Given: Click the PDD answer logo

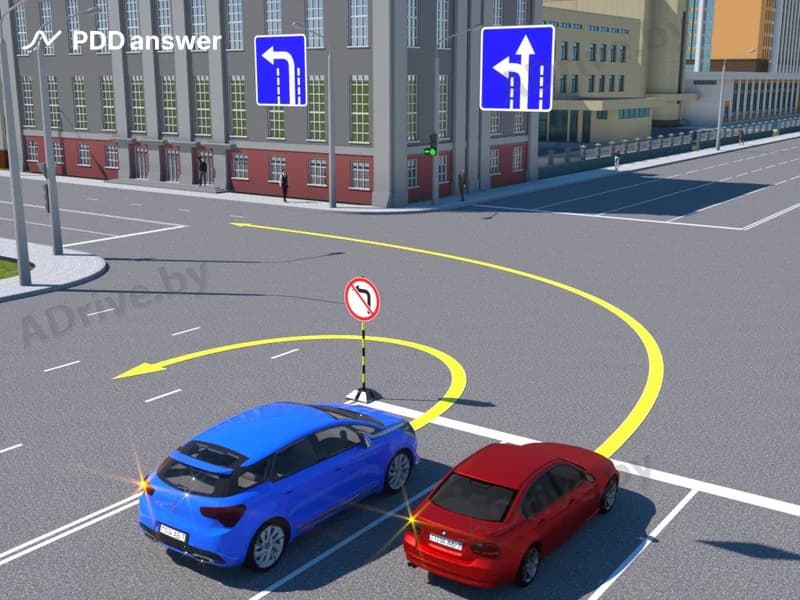Looking at the screenshot, I should tap(121, 40).
